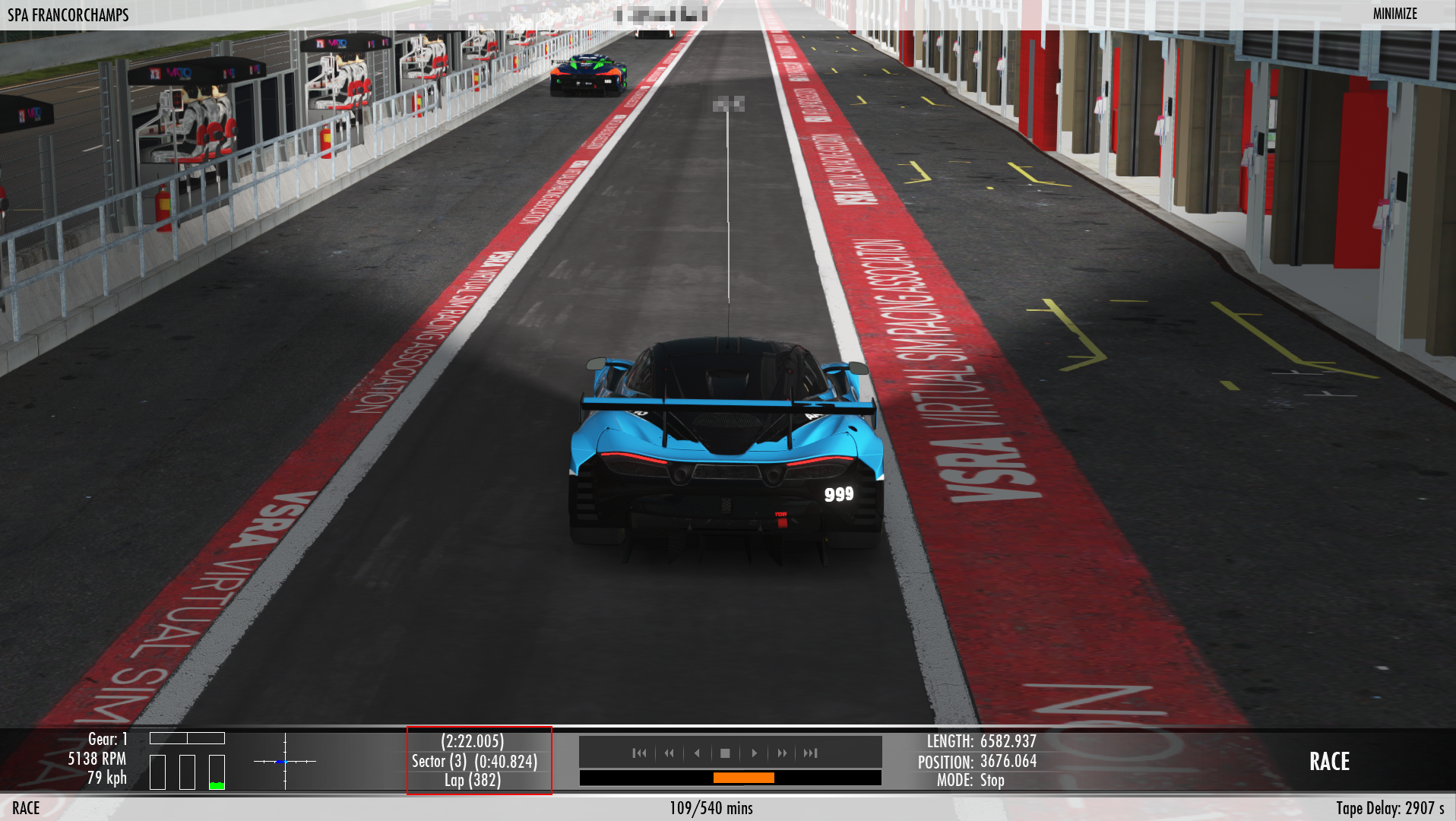Rewind the replay fast
1456x821 pixels.
pos(669,753)
